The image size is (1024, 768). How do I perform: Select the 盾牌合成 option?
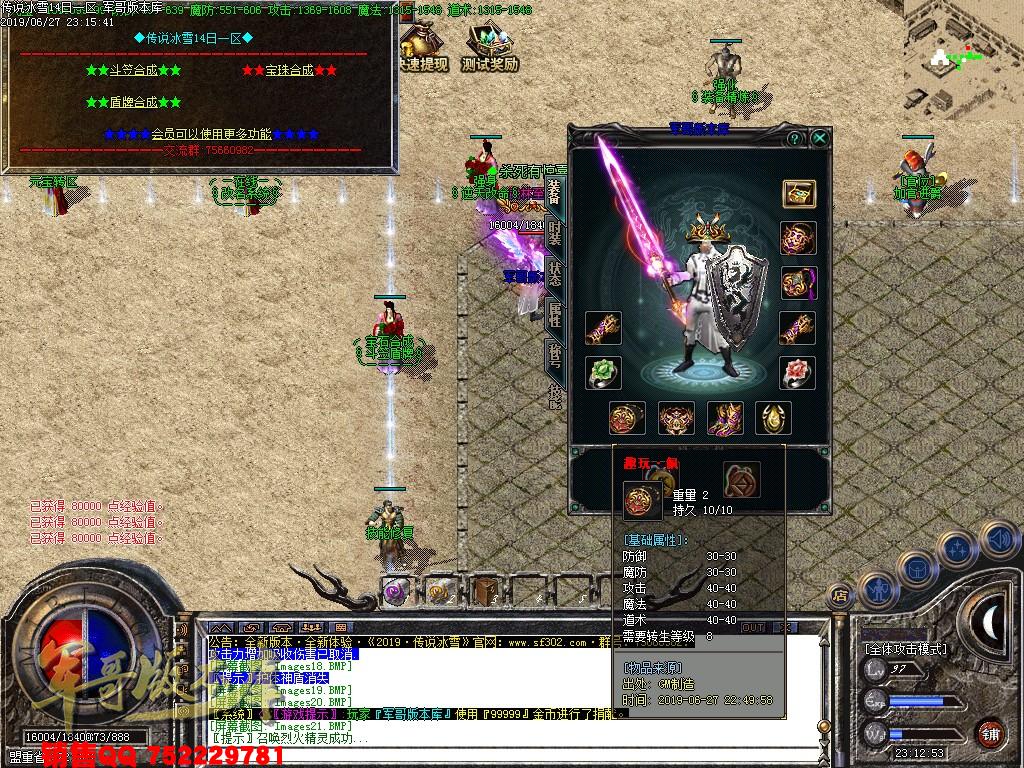[x=133, y=102]
